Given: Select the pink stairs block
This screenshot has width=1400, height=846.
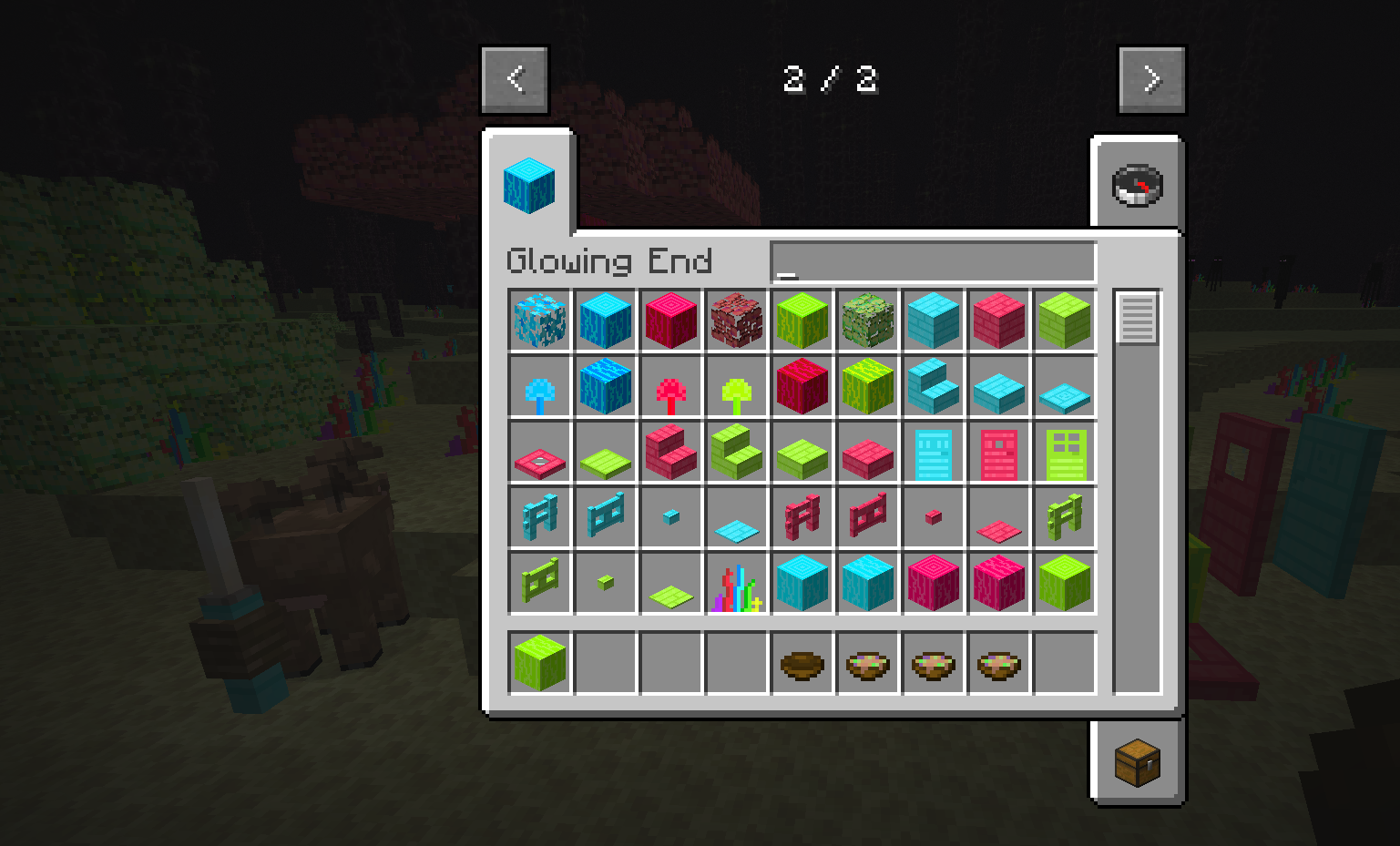Looking at the screenshot, I should tap(671, 453).
